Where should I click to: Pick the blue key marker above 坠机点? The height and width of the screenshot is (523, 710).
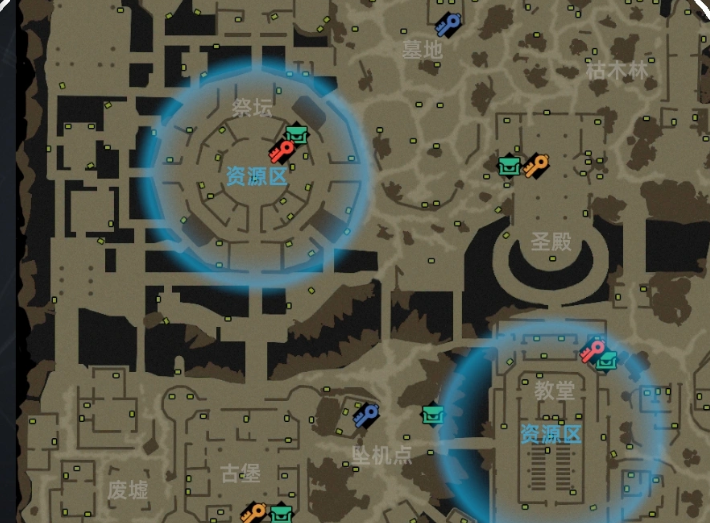(366, 413)
